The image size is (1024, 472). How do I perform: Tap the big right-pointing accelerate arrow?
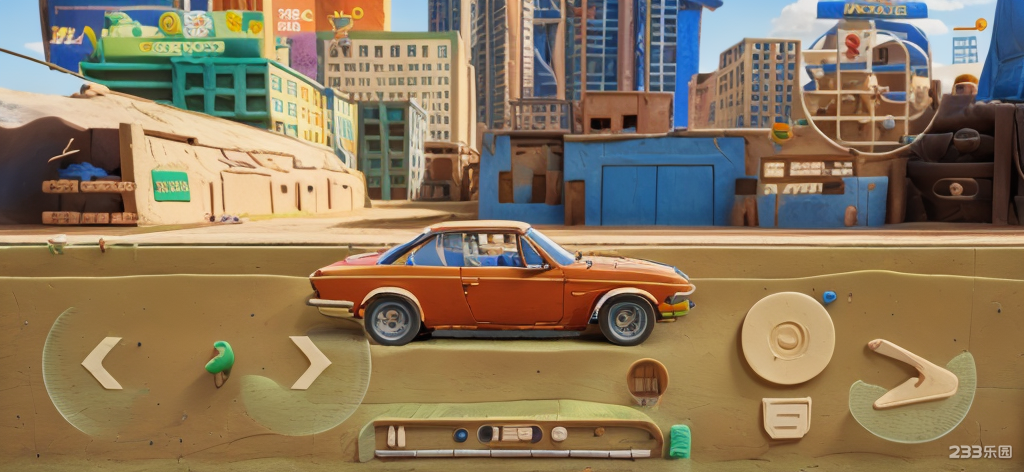coord(913,376)
